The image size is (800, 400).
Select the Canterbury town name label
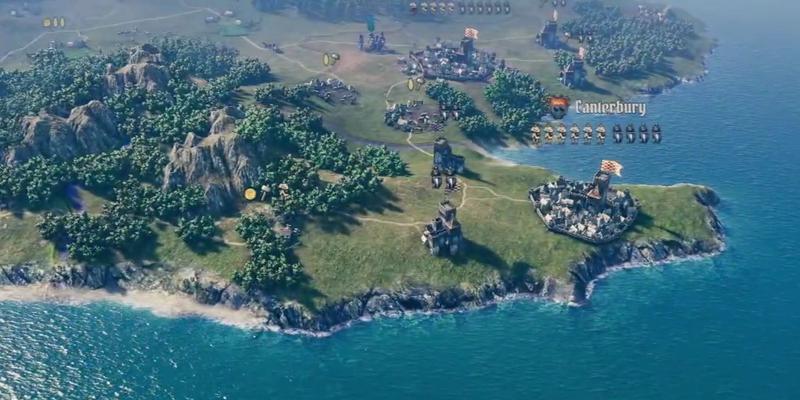coord(610,108)
